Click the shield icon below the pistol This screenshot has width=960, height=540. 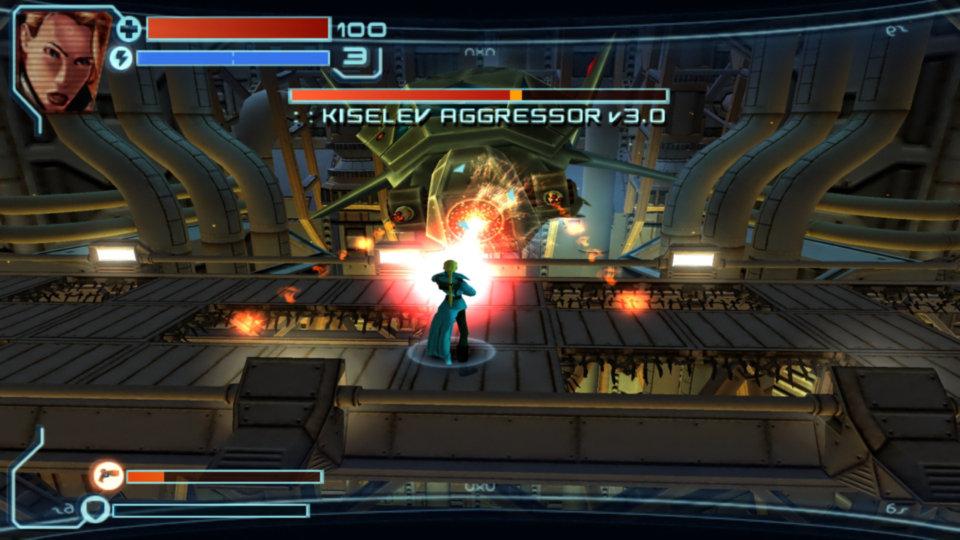[x=95, y=510]
